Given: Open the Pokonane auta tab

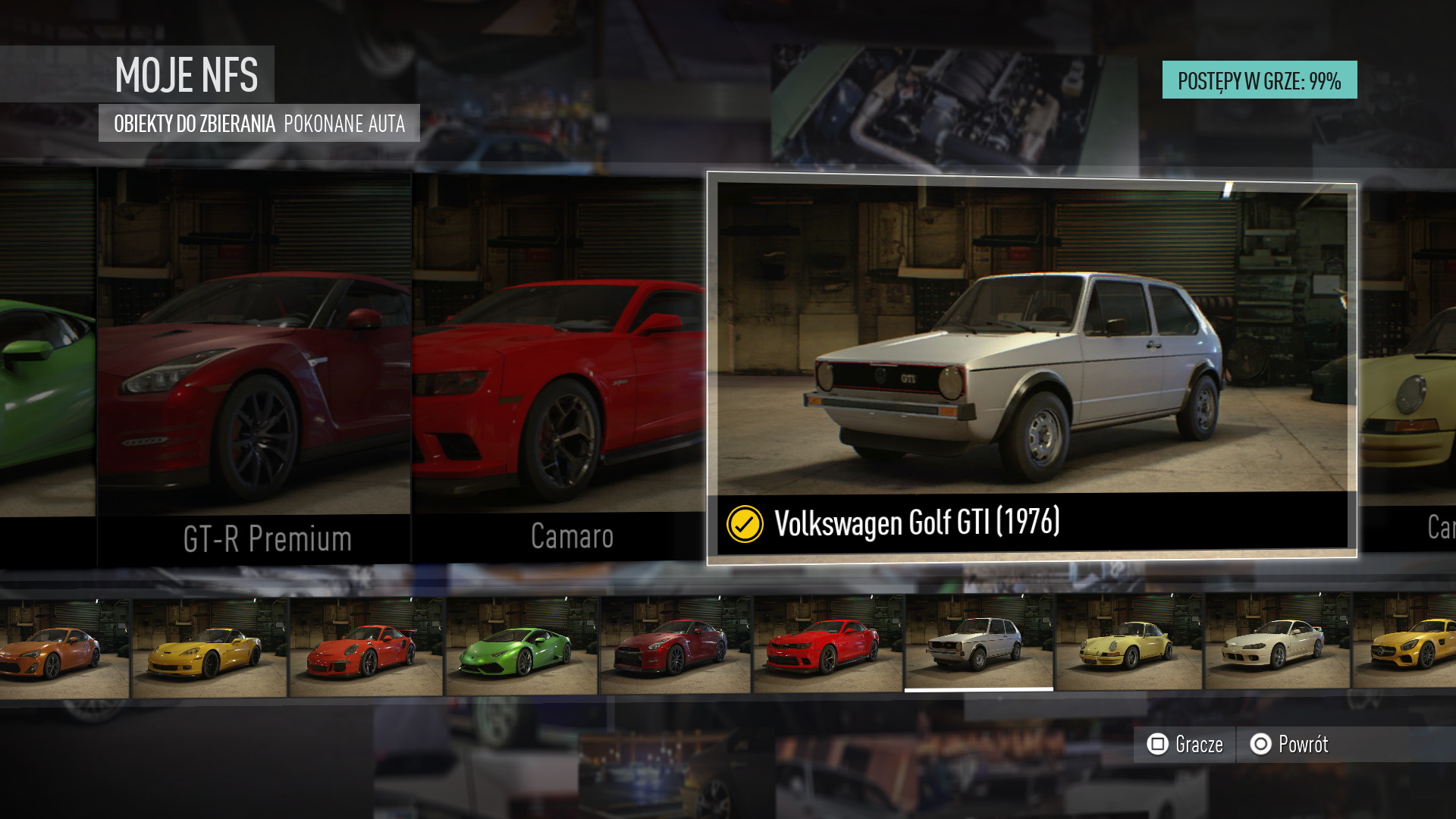Looking at the screenshot, I should pos(344,124).
